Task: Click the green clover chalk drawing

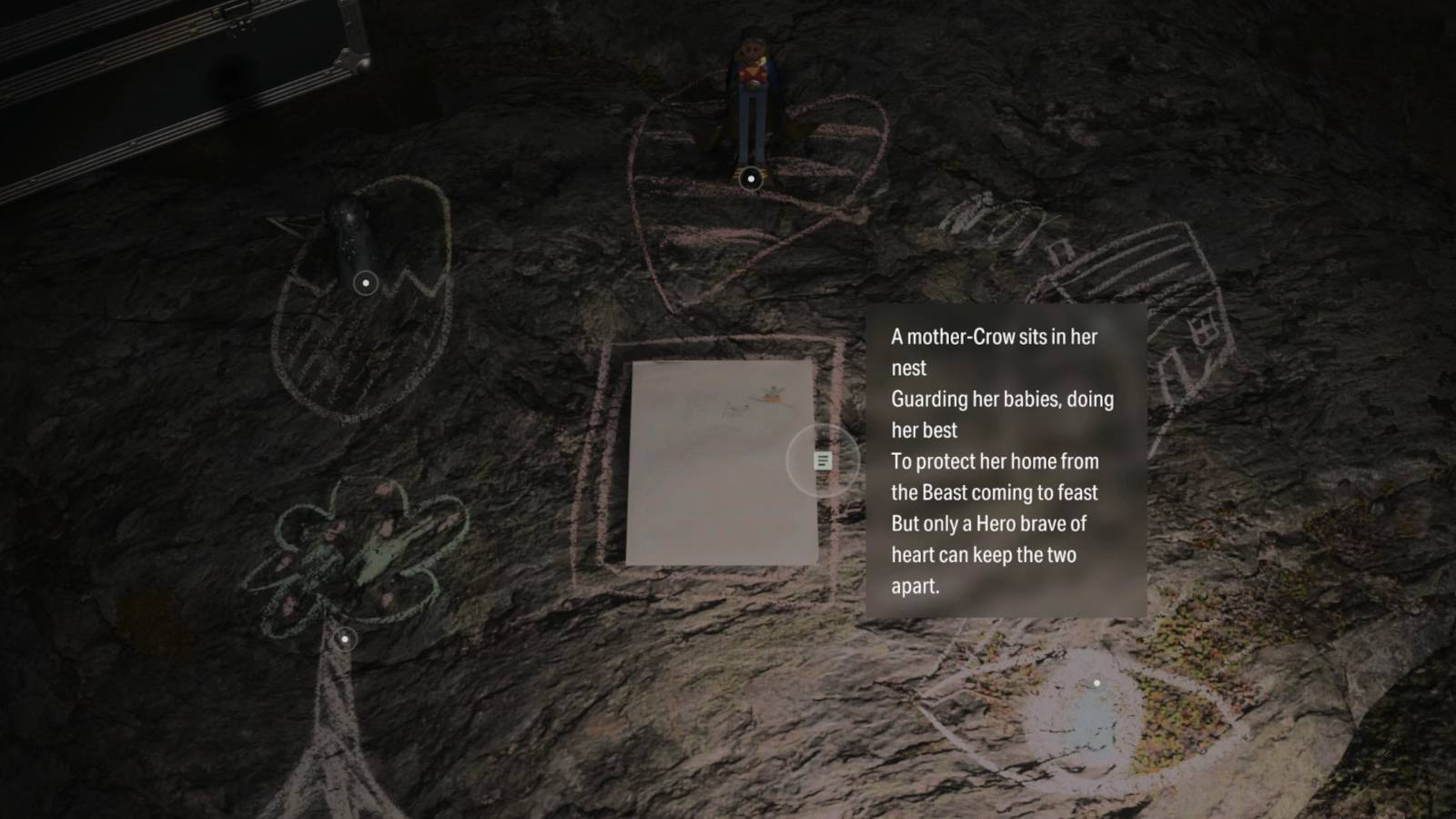Action: click(x=355, y=546)
